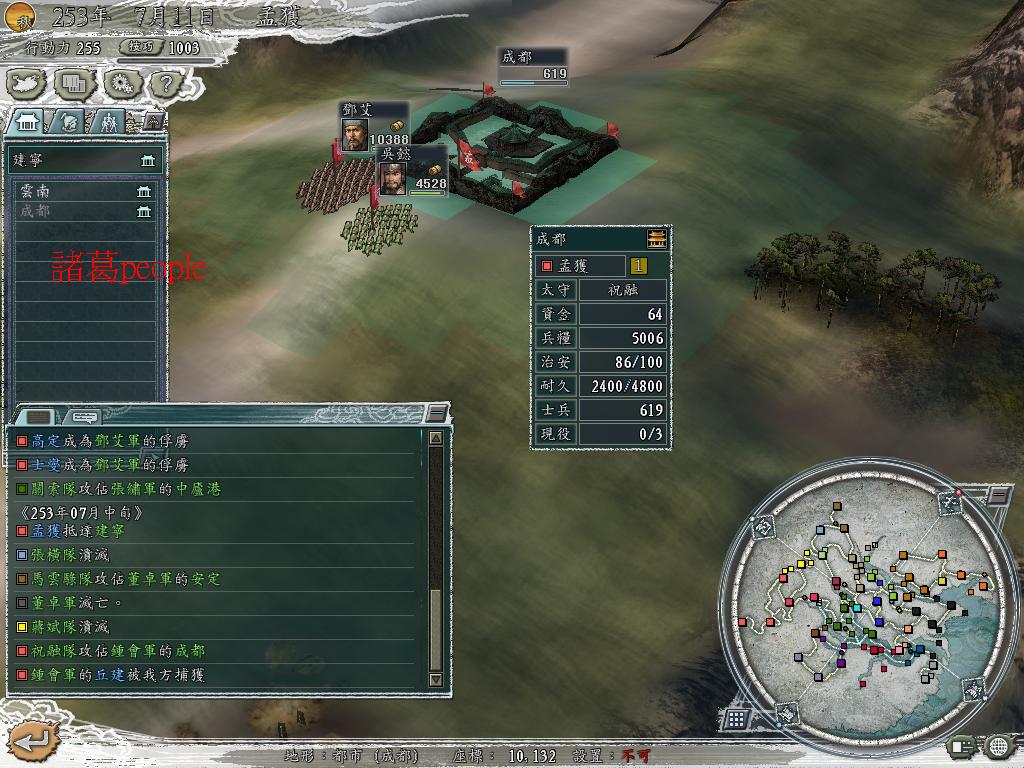Viewport: 1024px width, 768px height.
Task: Click the message log scroll-up arrow
Action: [x=436, y=437]
